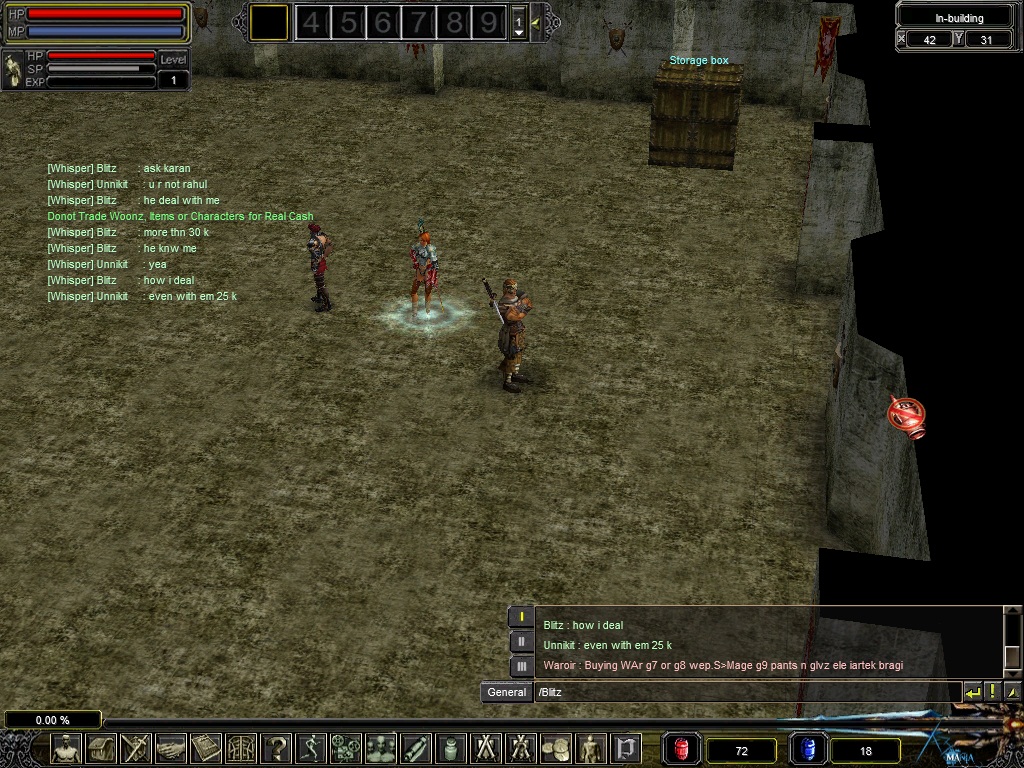Click the red no-PK status orb
The height and width of the screenshot is (768, 1024).
907,415
